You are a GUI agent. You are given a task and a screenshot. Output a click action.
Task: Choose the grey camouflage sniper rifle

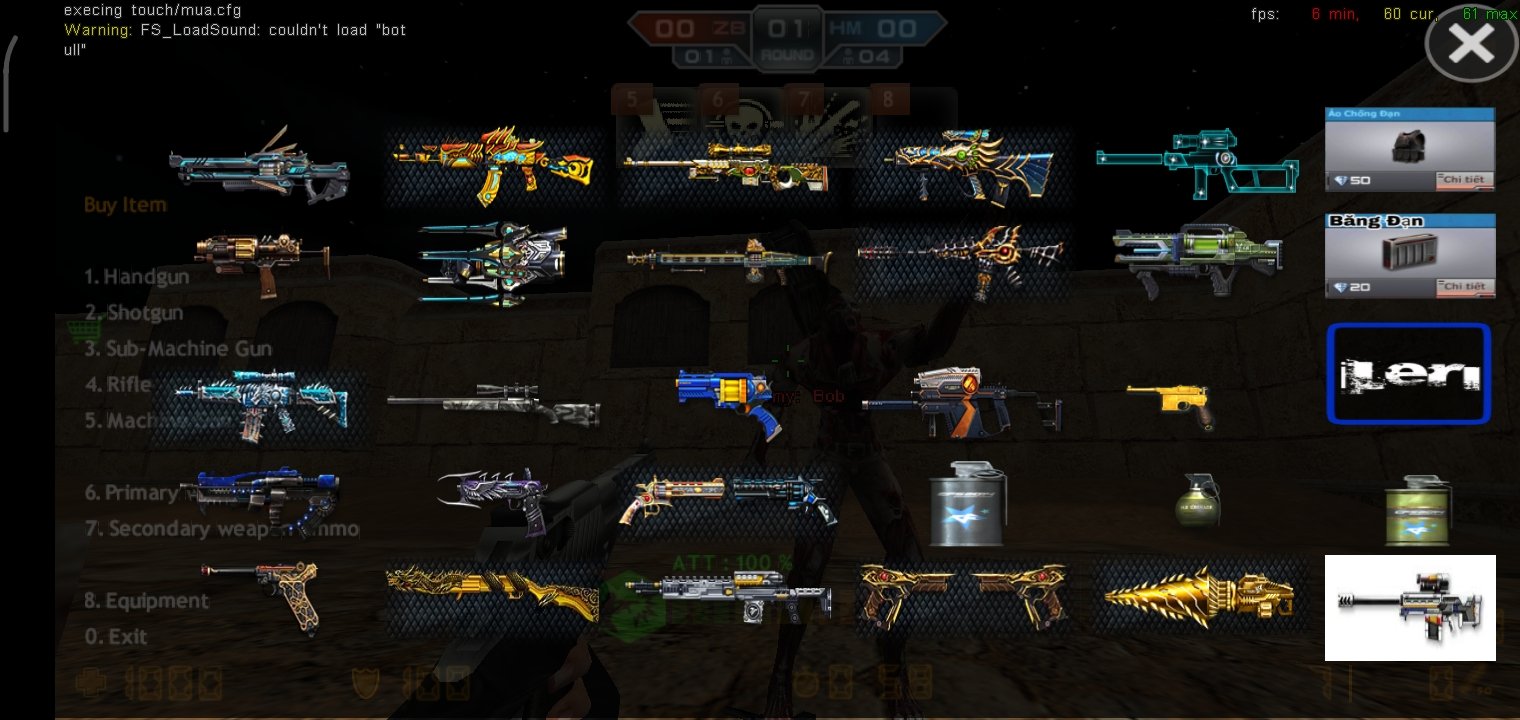point(494,404)
